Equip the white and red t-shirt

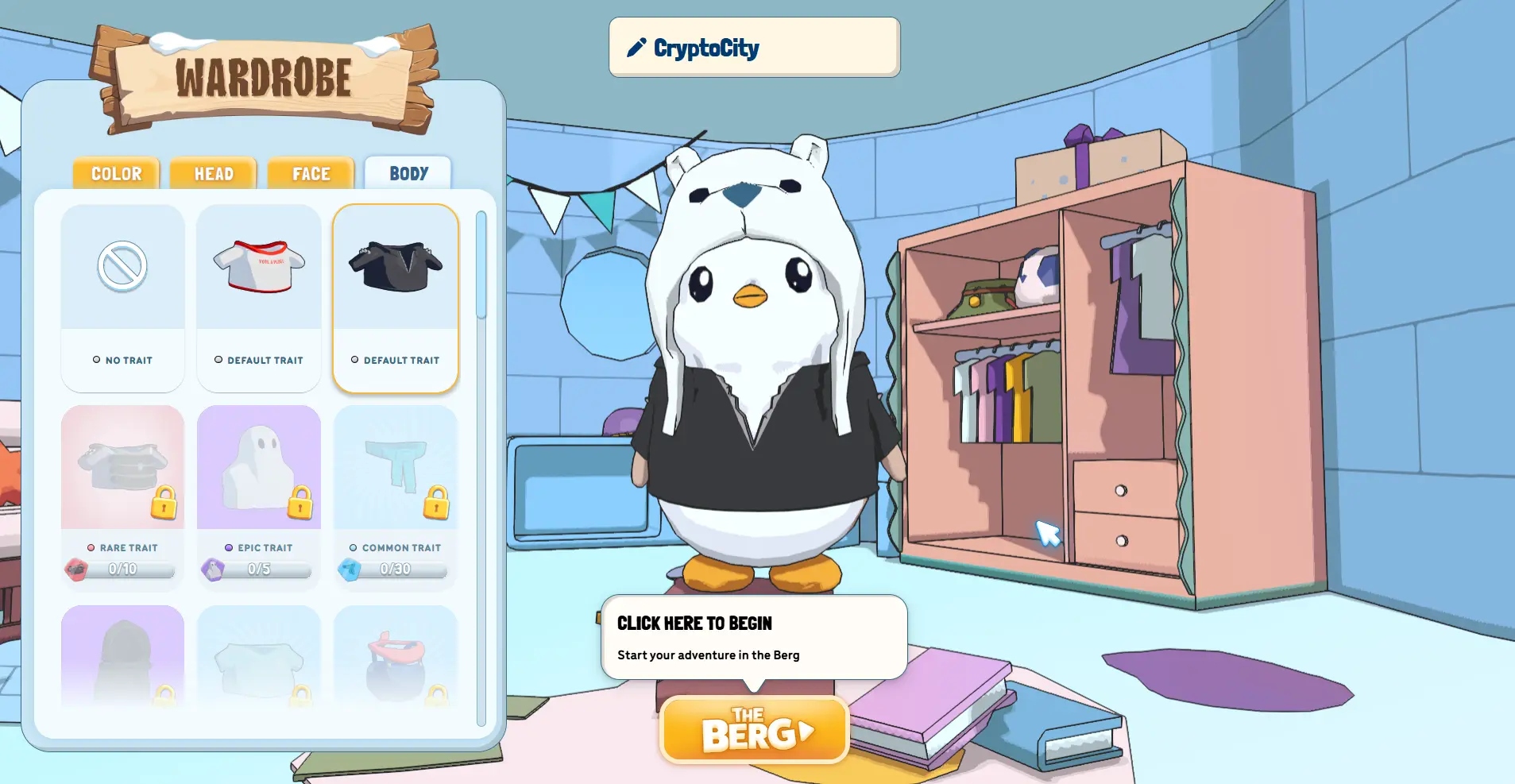tap(259, 298)
